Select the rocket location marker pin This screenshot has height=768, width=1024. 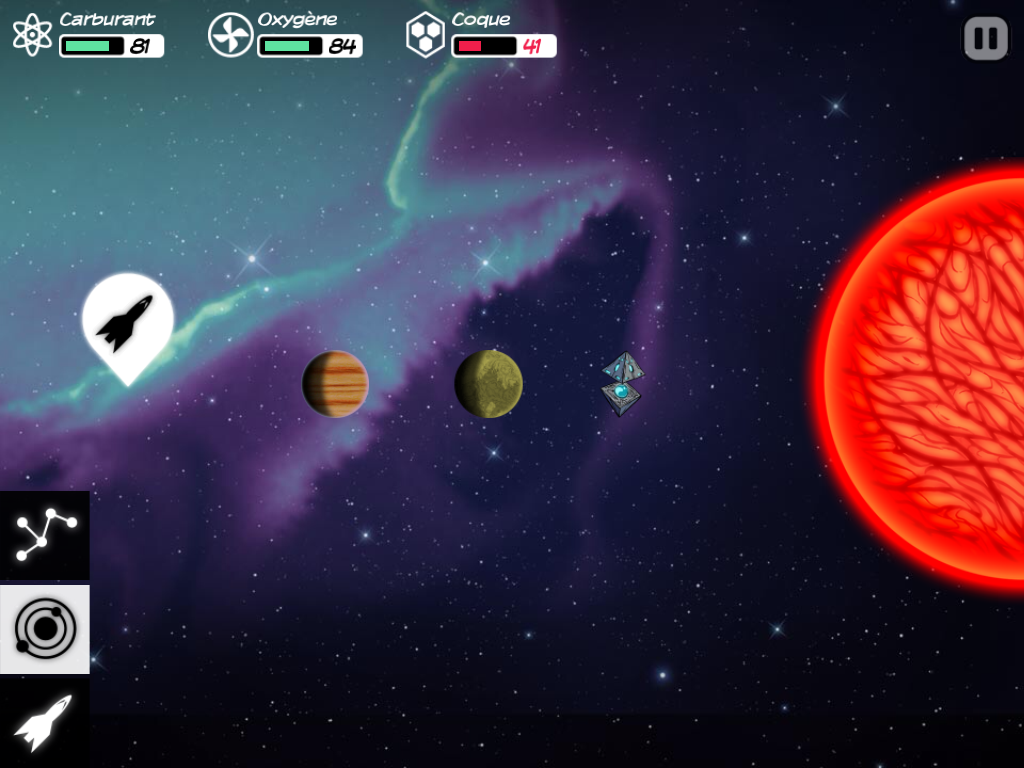127,322
